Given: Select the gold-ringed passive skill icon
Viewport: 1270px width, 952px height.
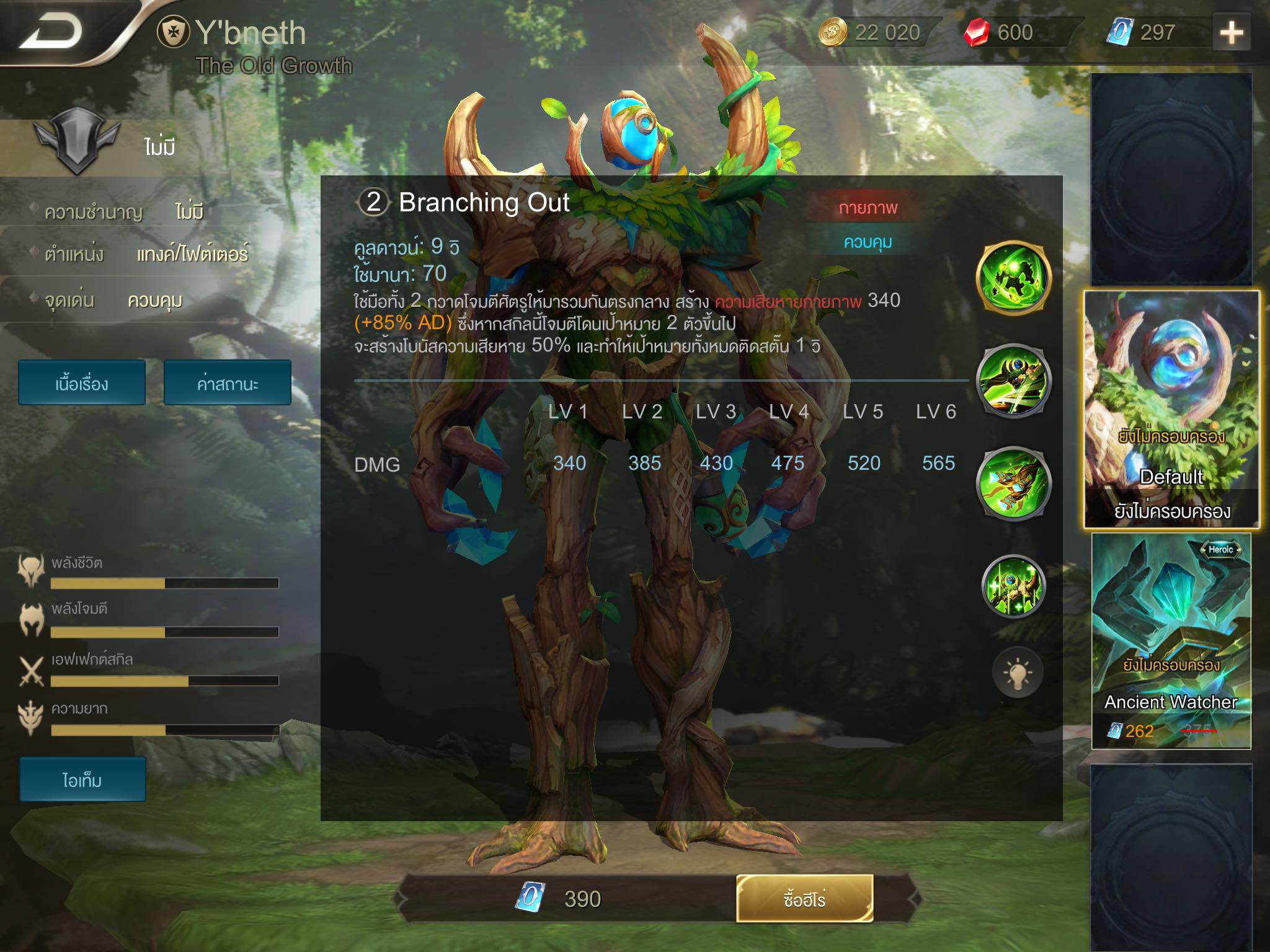Looking at the screenshot, I should tap(1013, 278).
